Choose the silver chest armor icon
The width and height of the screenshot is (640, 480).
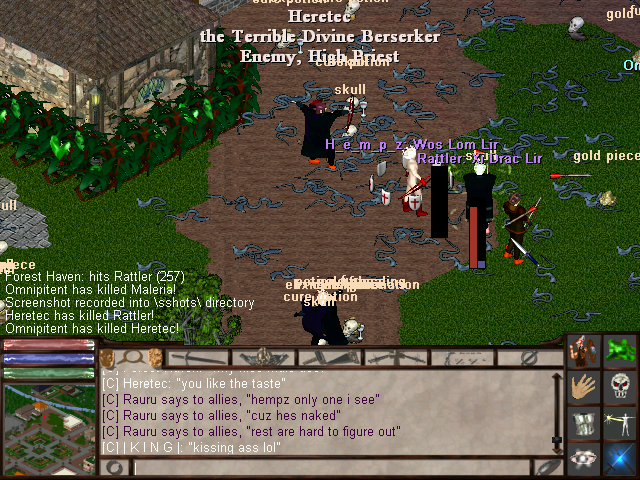(584, 424)
